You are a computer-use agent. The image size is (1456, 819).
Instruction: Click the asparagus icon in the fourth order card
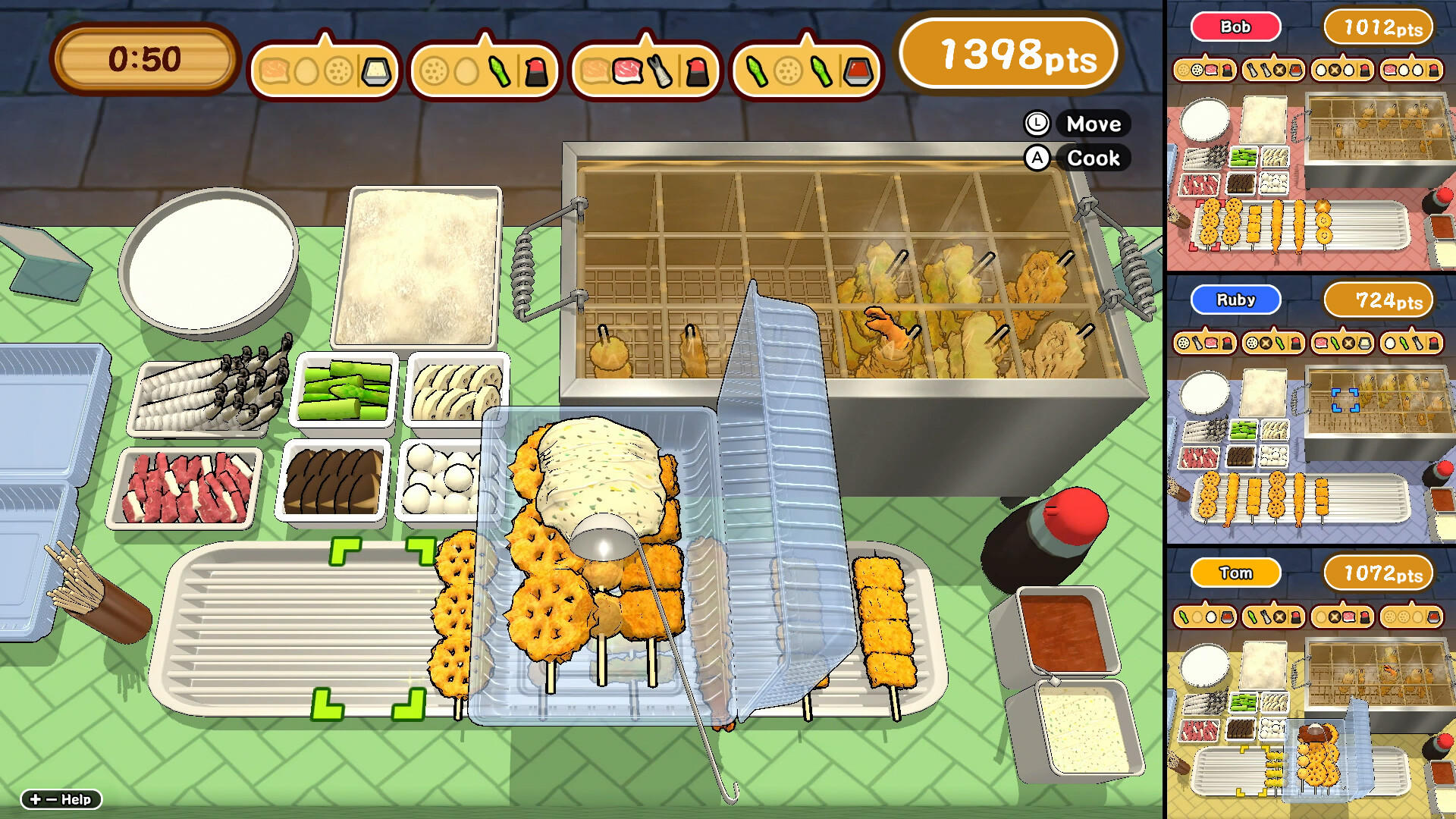click(756, 71)
